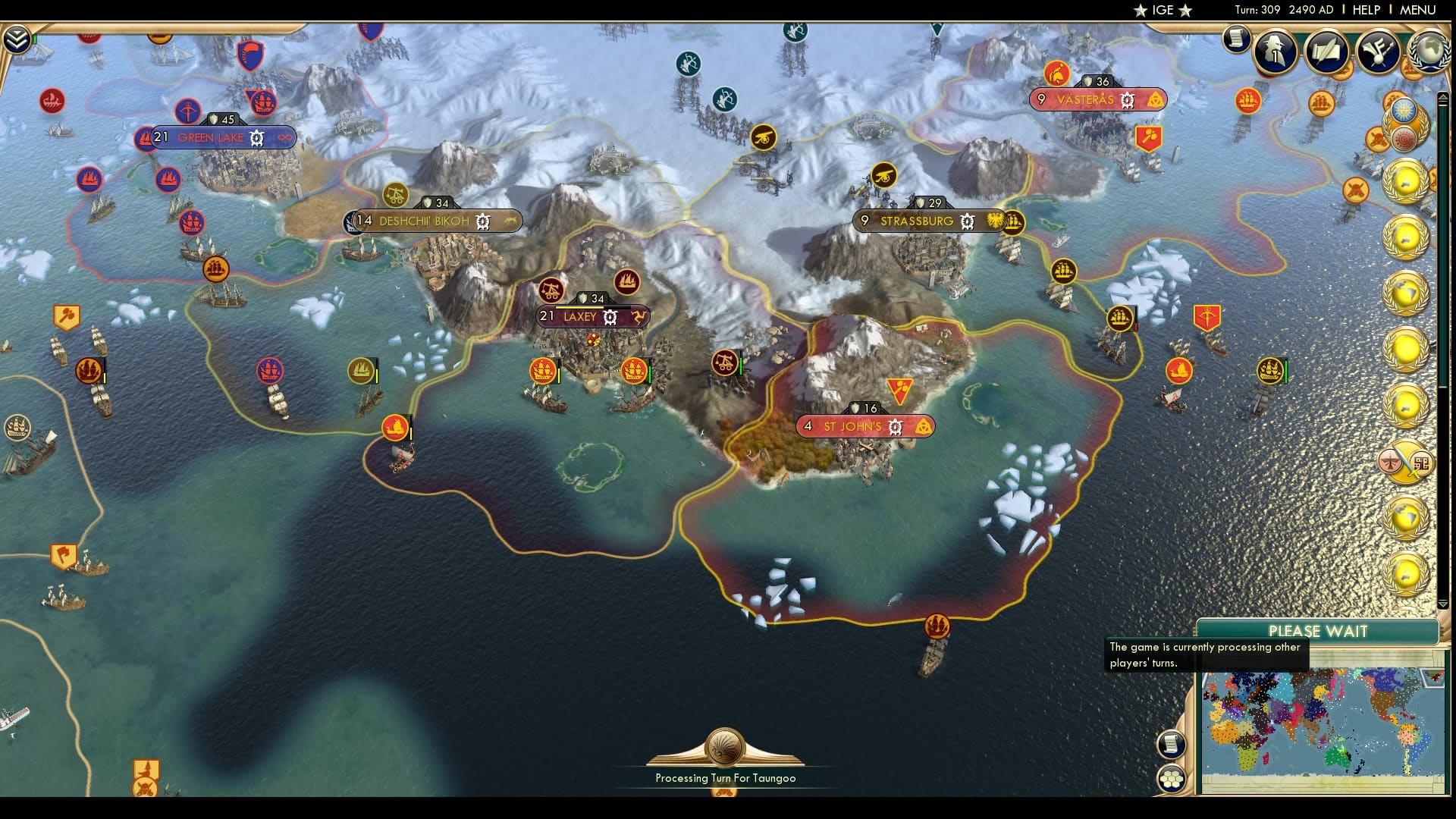Open the HELP link in the top bar
This screenshot has width=1456, height=819.
coord(1367,10)
